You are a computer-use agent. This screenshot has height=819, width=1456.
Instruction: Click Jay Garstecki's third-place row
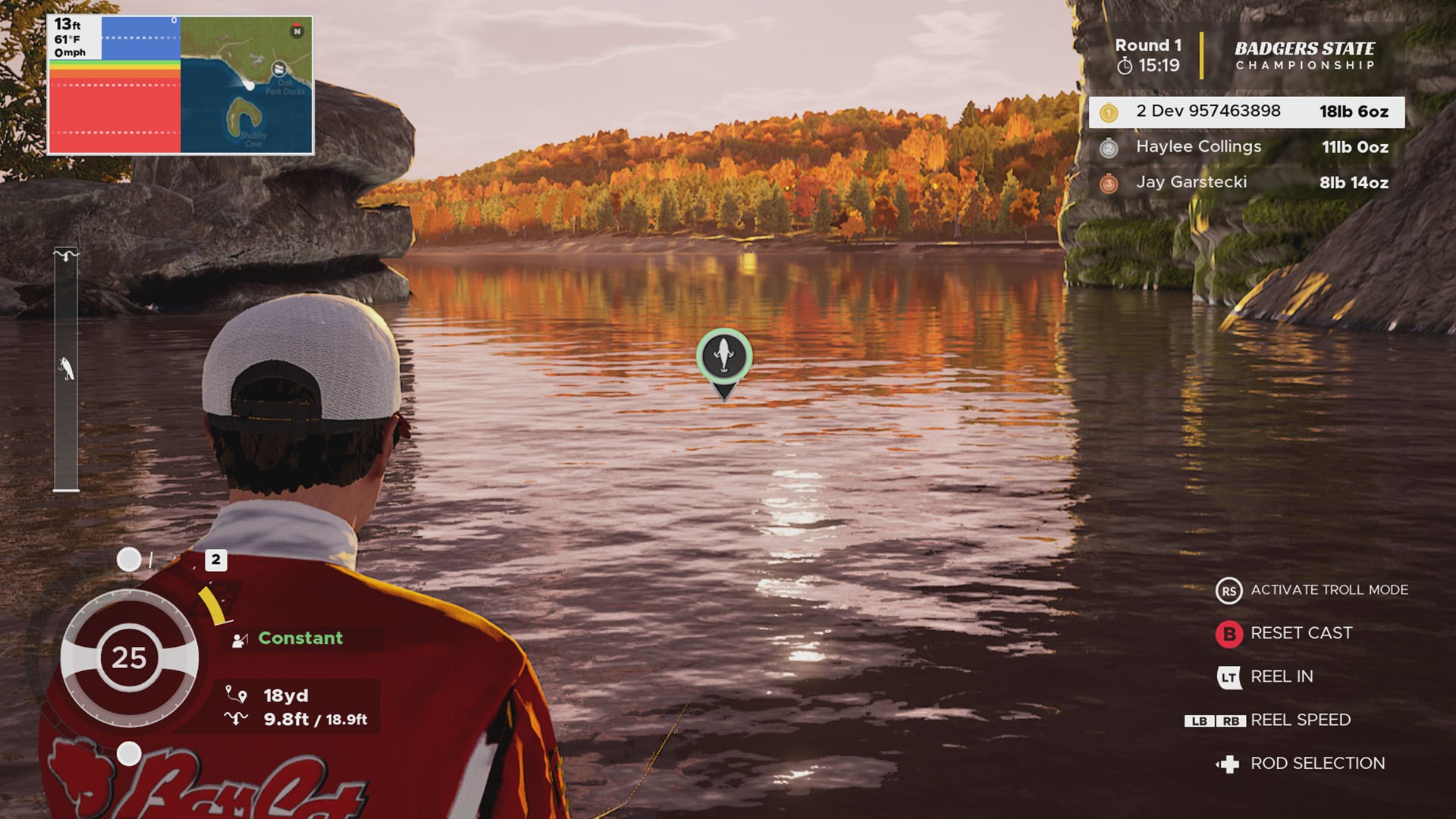1244,182
